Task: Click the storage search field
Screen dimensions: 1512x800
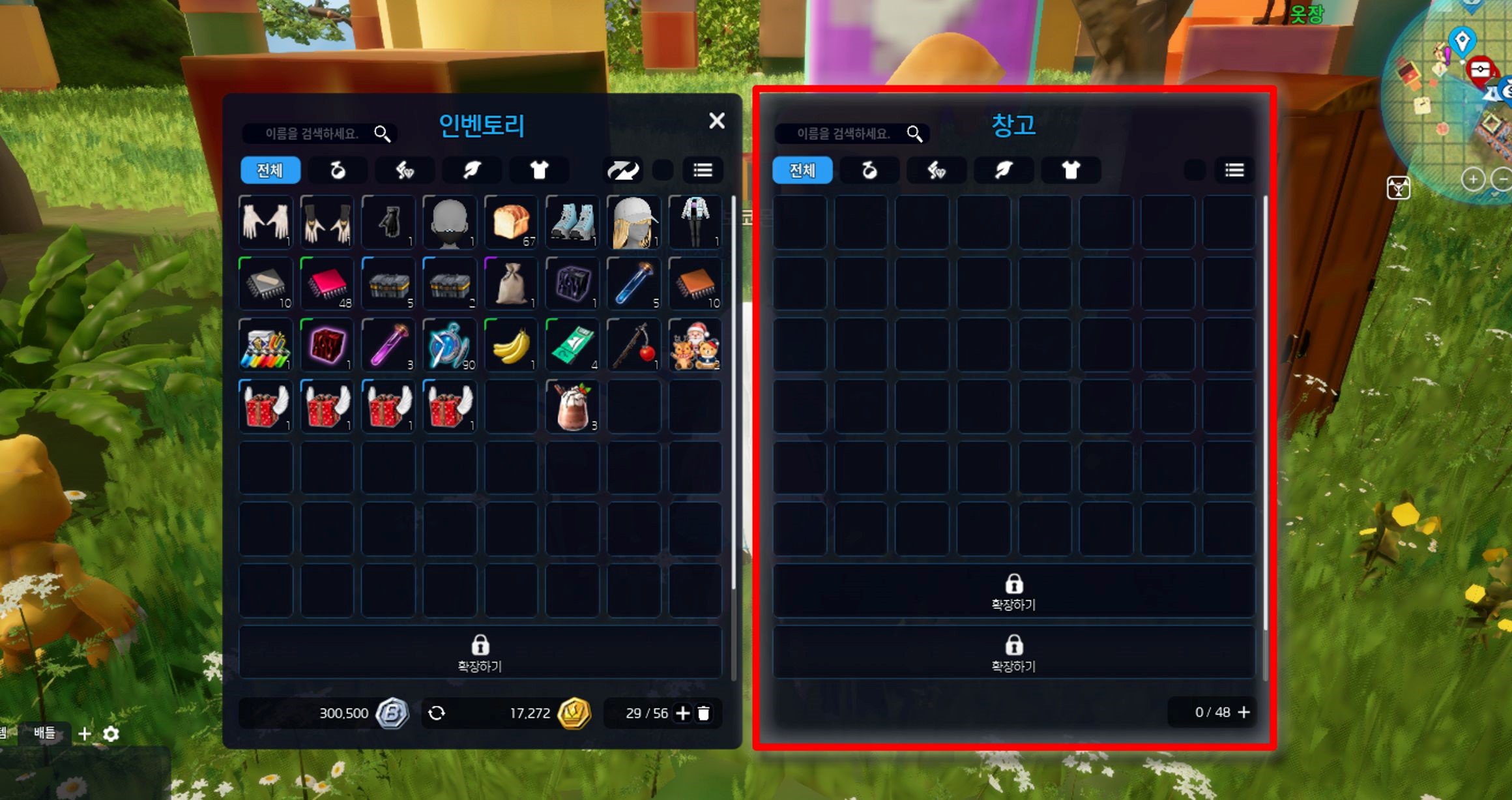Action: pos(844,134)
